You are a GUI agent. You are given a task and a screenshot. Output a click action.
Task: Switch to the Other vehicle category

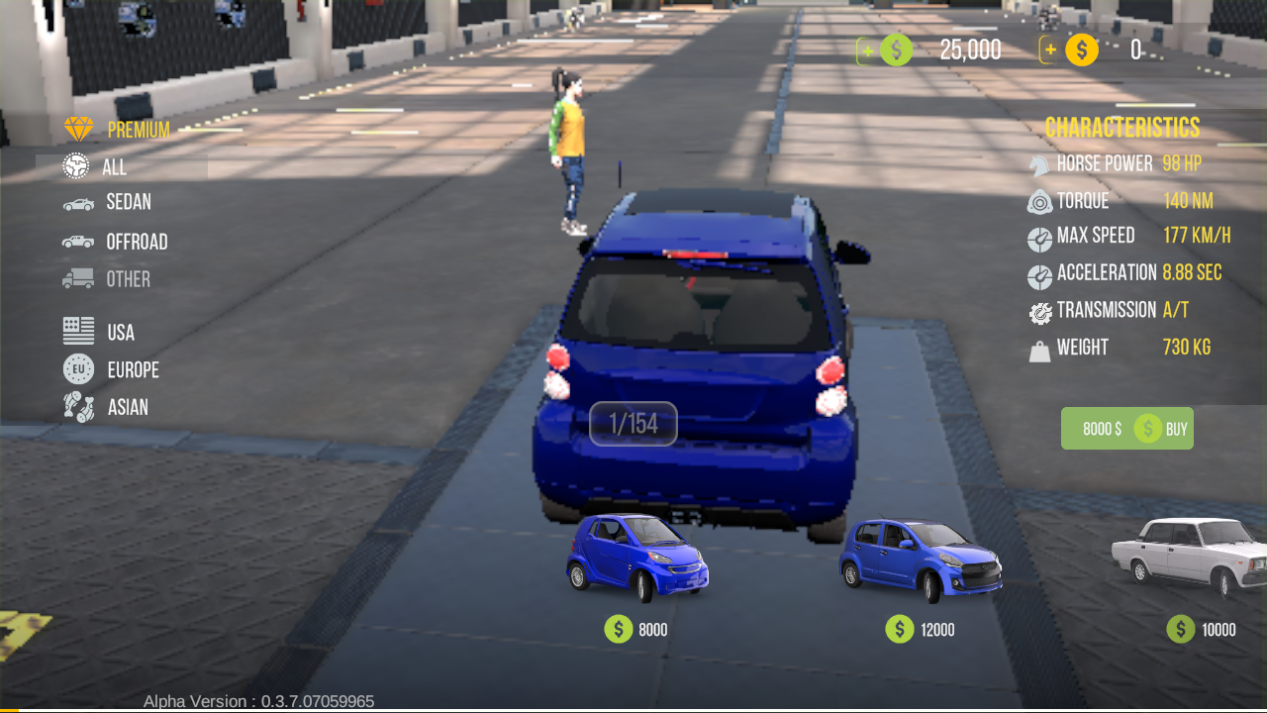point(107,279)
